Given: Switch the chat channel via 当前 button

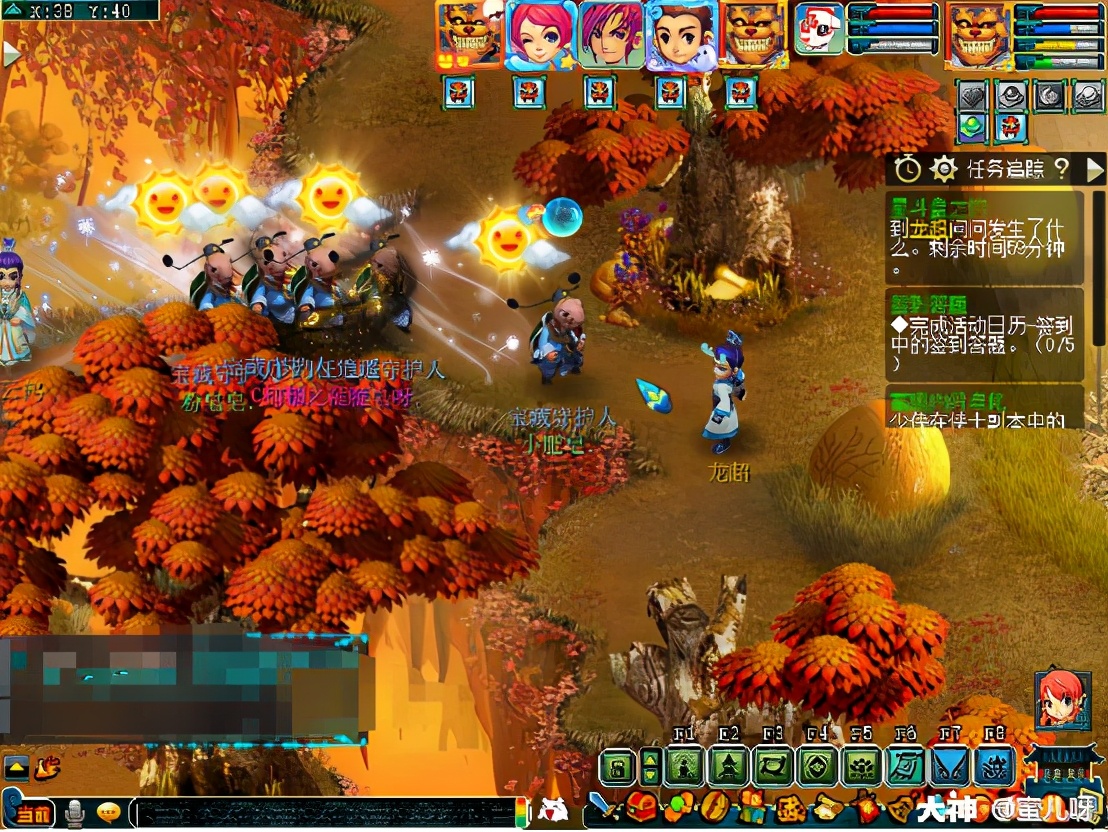Looking at the screenshot, I should [x=33, y=814].
